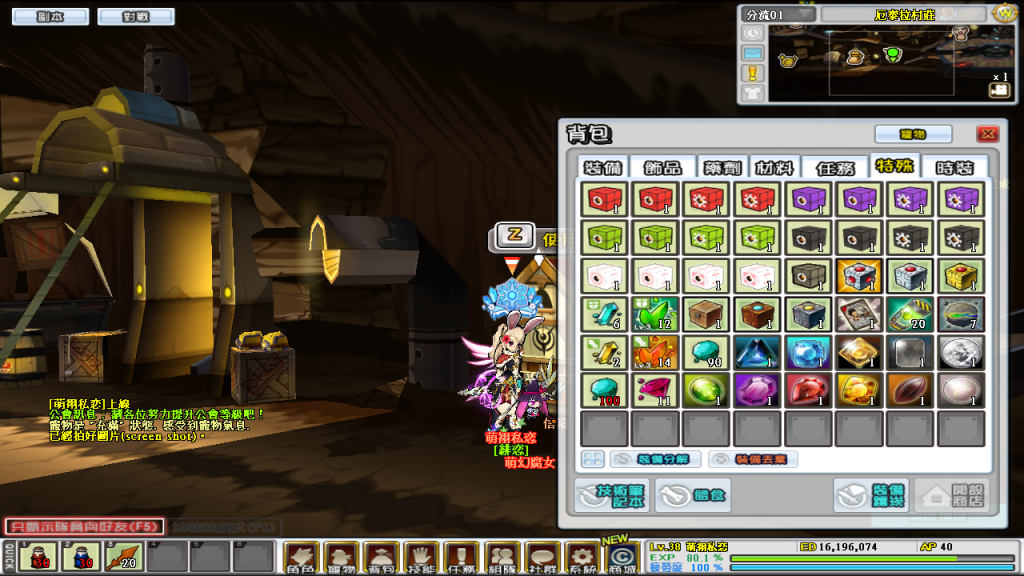Show the 材料 materials tab
Screen dimensions: 1024x576
[x=776, y=167]
